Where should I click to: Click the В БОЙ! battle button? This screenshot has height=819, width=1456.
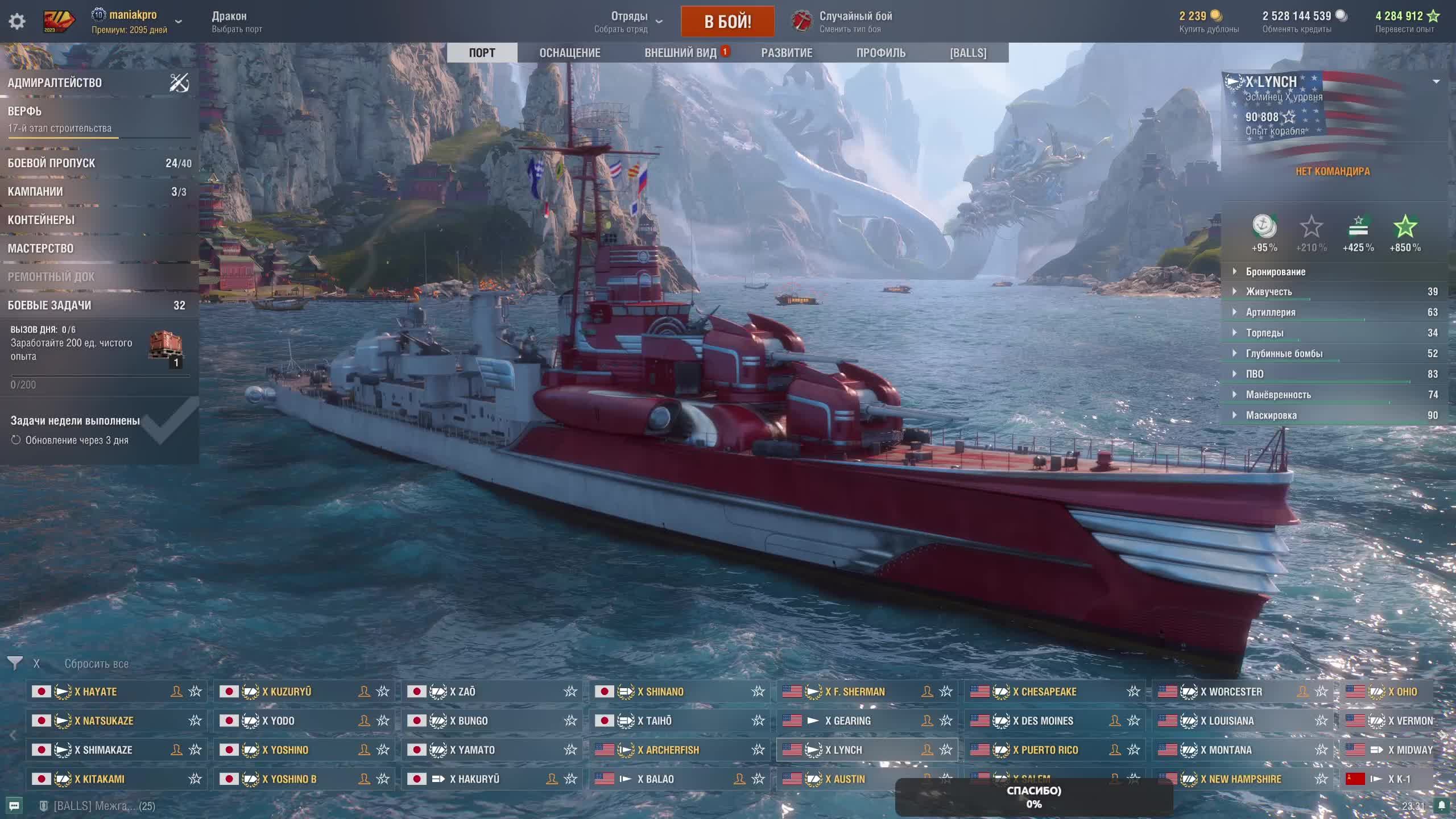[727, 22]
